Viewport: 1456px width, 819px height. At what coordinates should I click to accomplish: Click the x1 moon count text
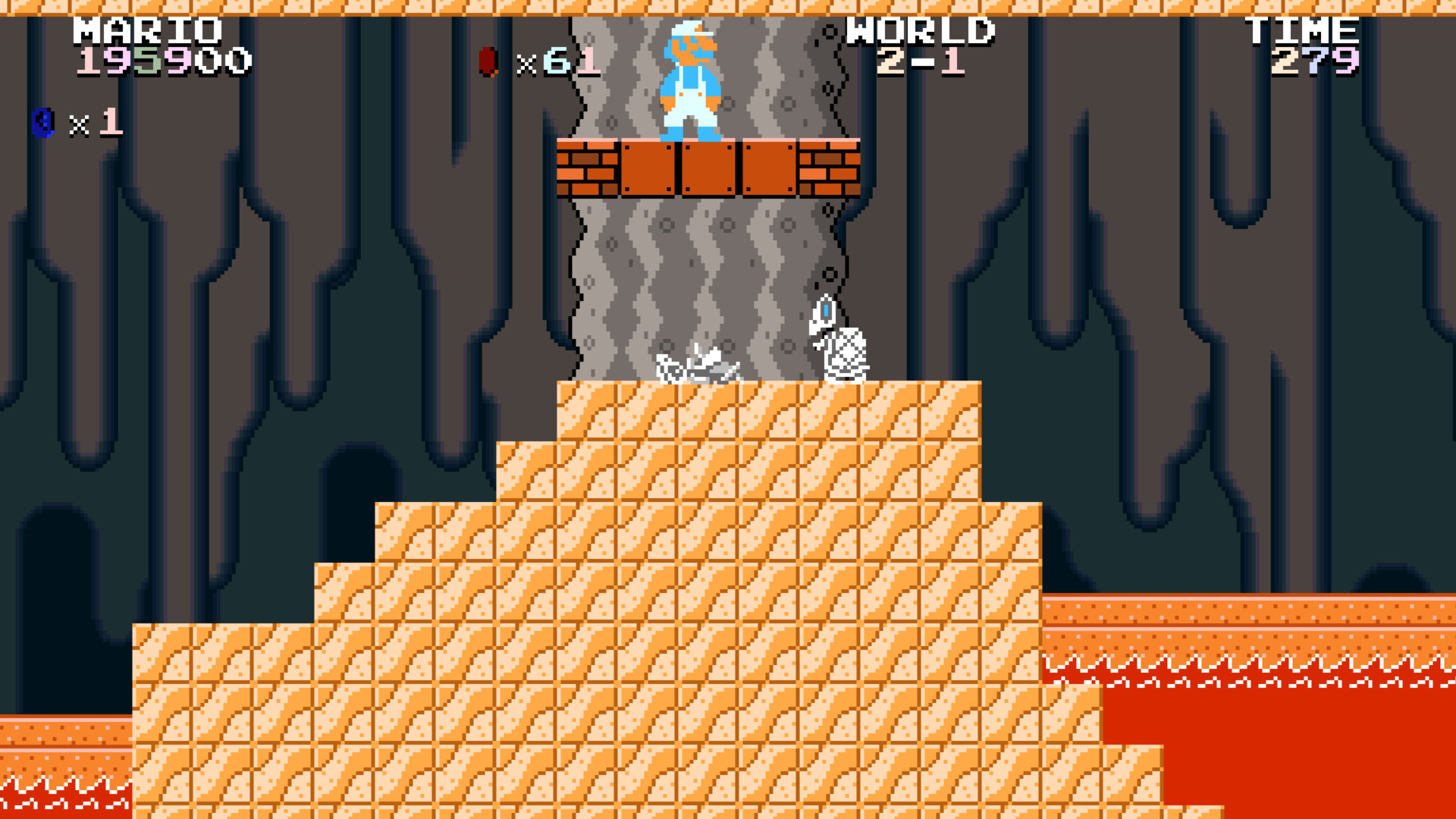point(95,123)
